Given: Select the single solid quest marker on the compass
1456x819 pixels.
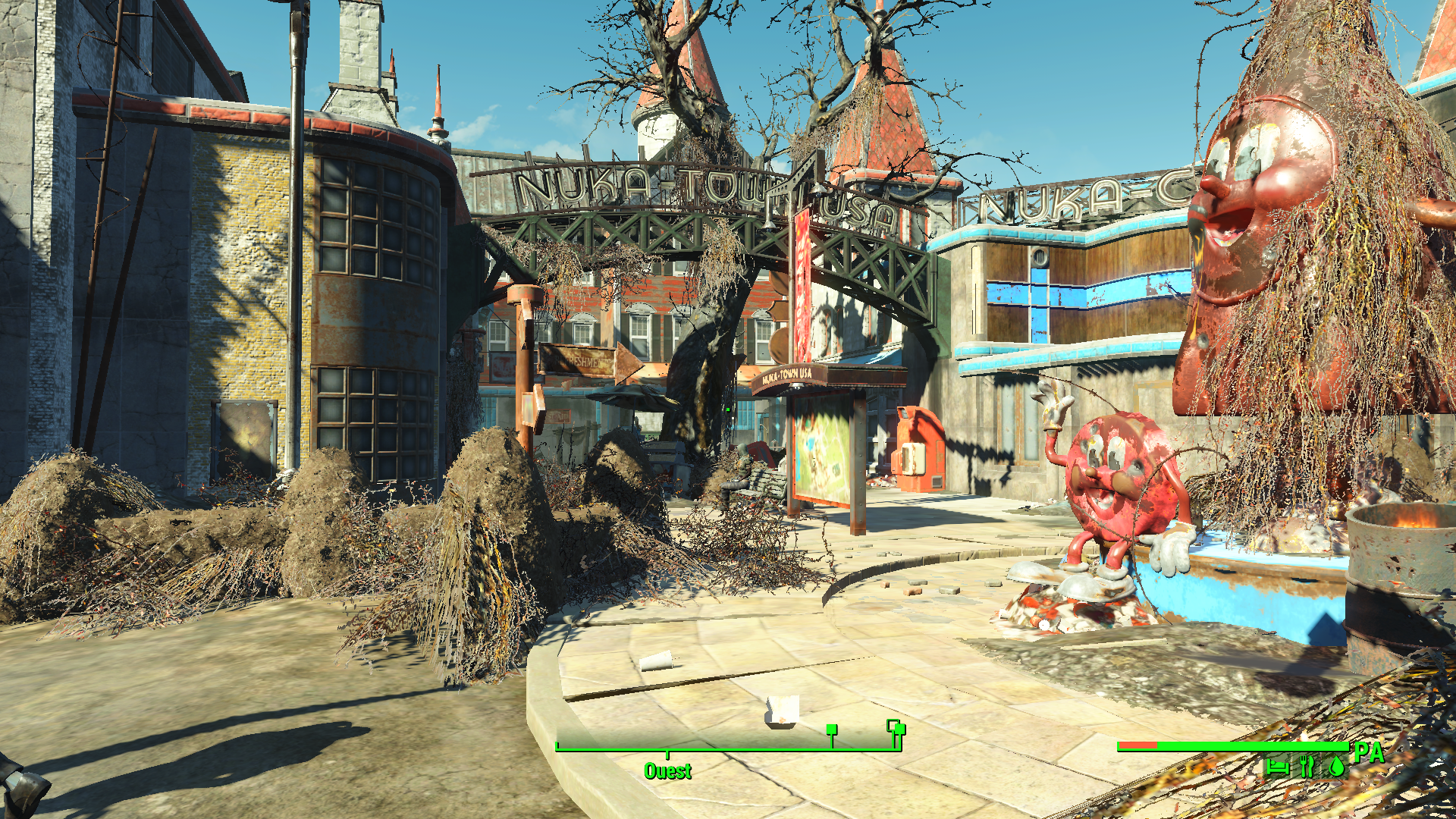Looking at the screenshot, I should (832, 730).
